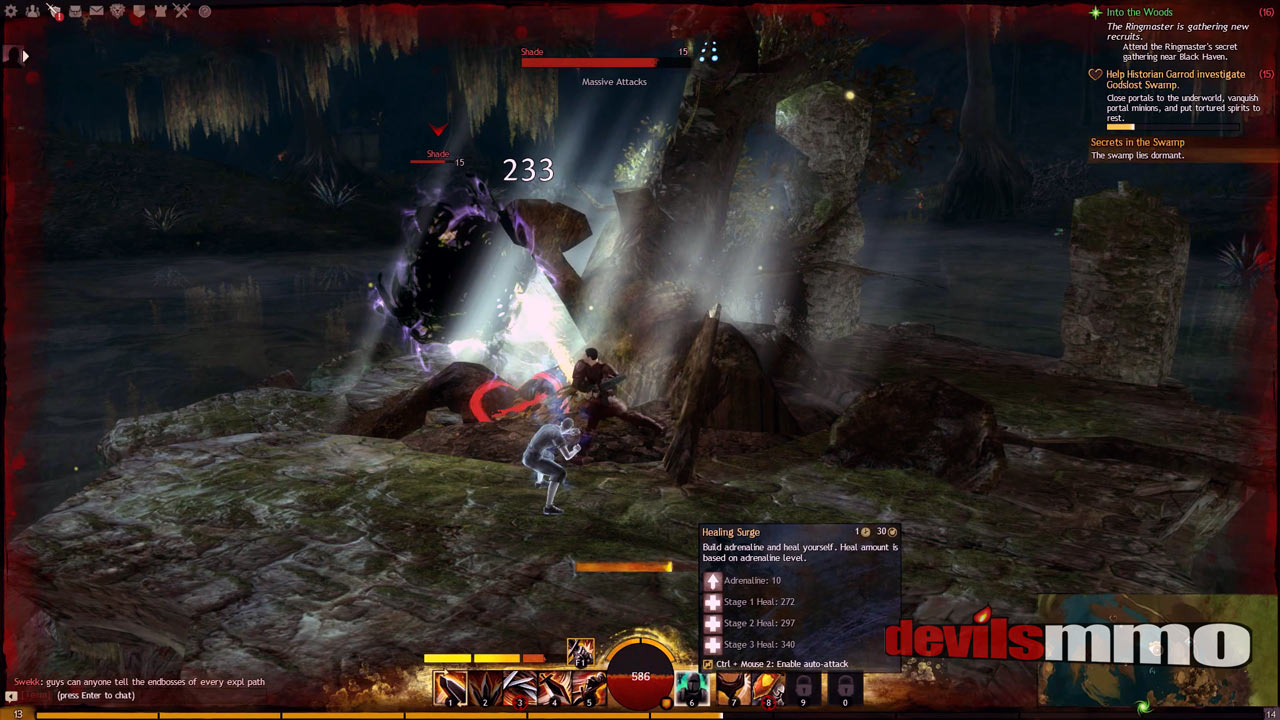Open the guild shield panel
Screen dimensions: 1280x720
coord(139,11)
